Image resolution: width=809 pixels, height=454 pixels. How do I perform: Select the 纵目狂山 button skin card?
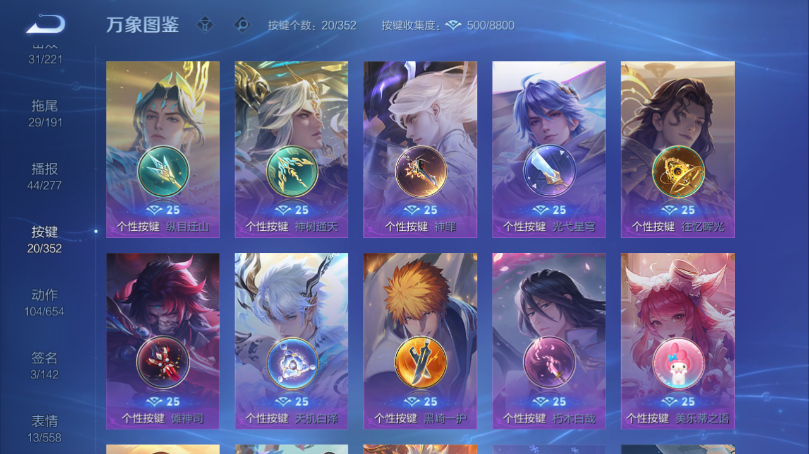163,148
